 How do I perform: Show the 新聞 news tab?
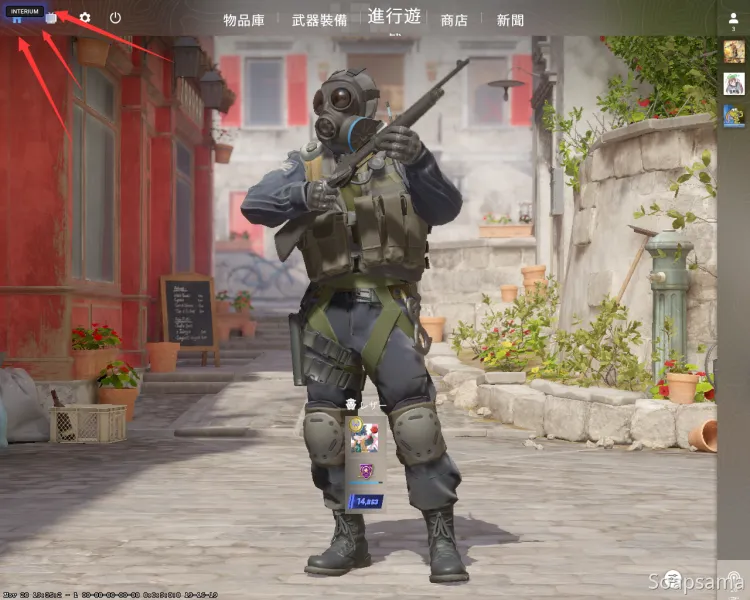510,19
